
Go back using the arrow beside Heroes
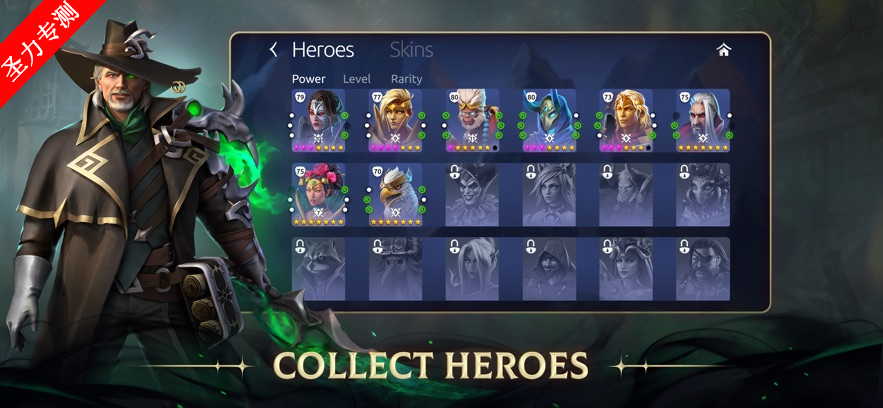273,50
